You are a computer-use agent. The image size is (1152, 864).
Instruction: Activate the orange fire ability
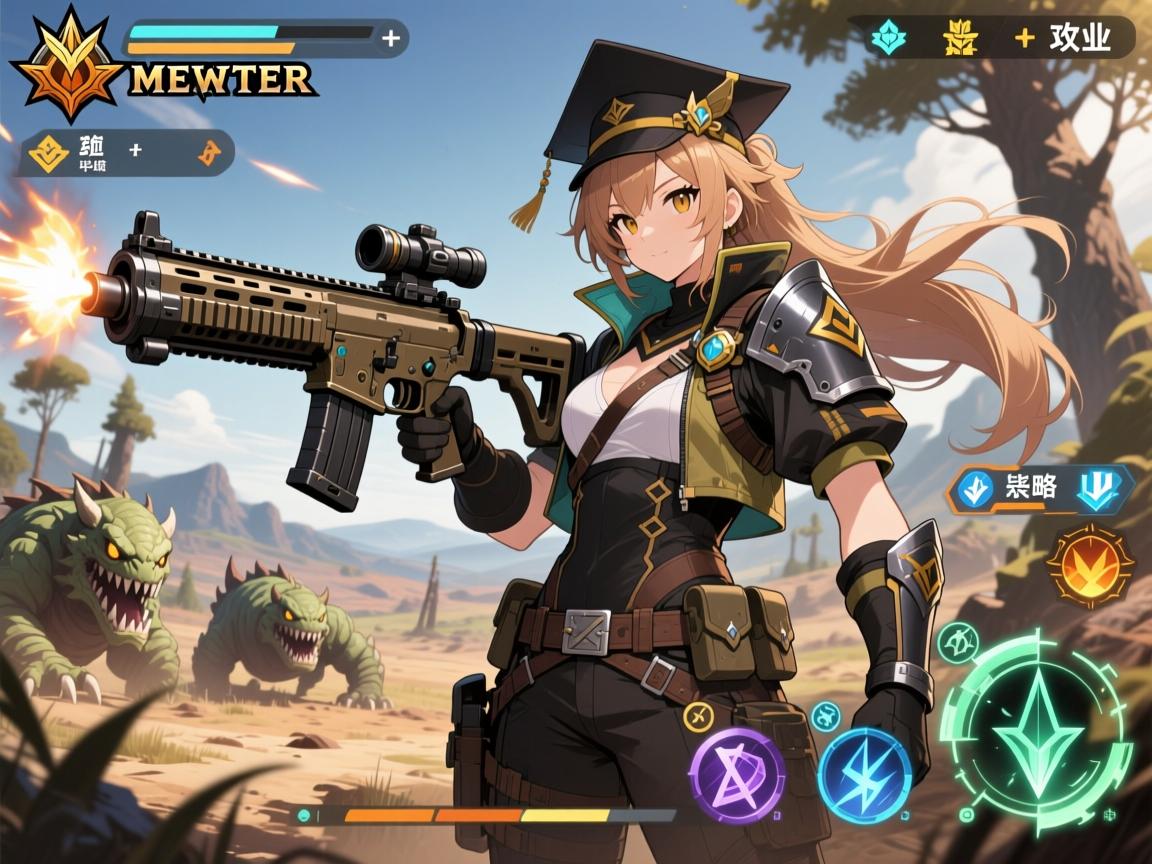[x=1090, y=566]
